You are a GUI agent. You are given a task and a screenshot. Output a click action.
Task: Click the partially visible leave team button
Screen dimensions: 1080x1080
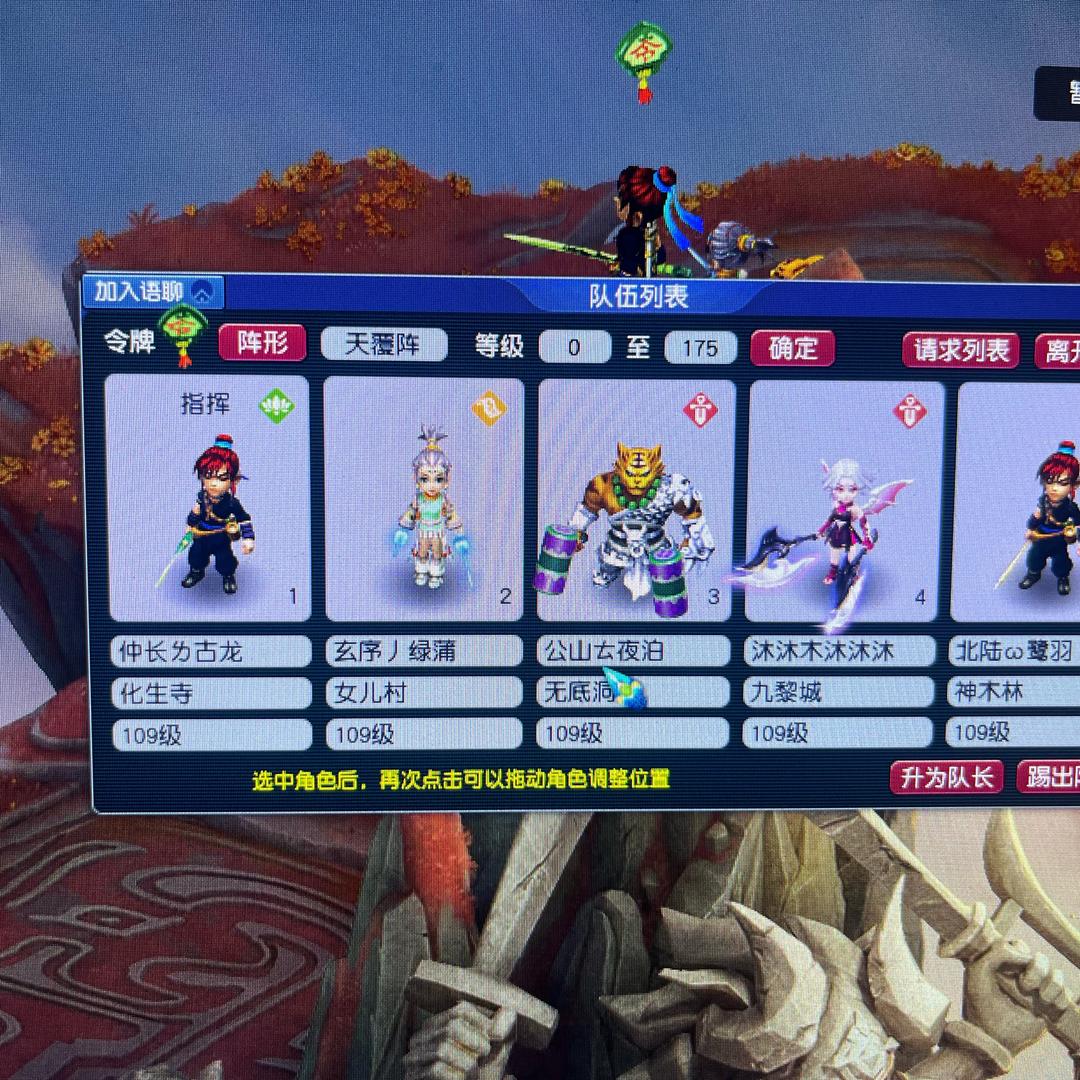click(x=1058, y=351)
